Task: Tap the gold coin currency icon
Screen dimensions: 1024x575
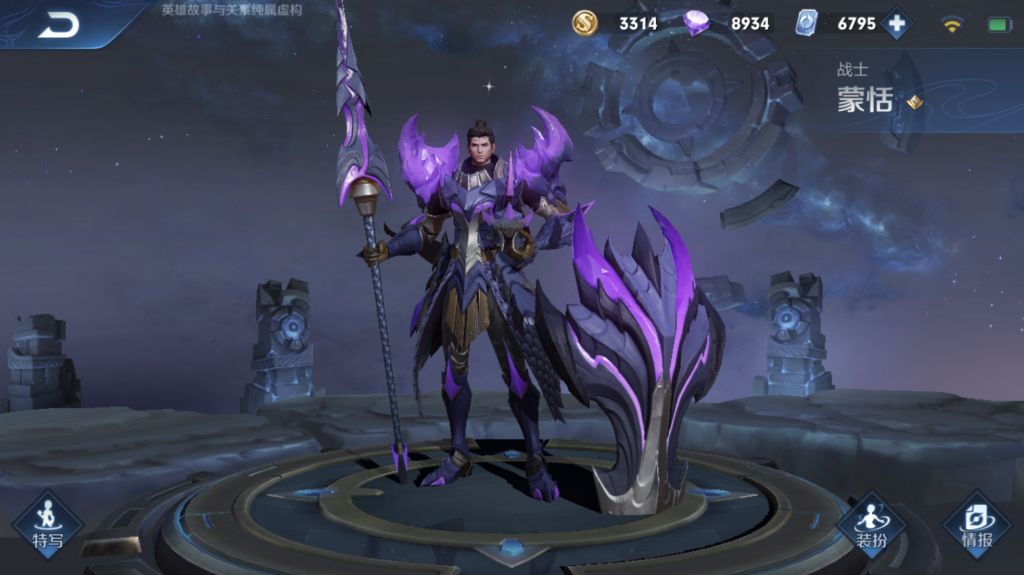Action: point(585,23)
